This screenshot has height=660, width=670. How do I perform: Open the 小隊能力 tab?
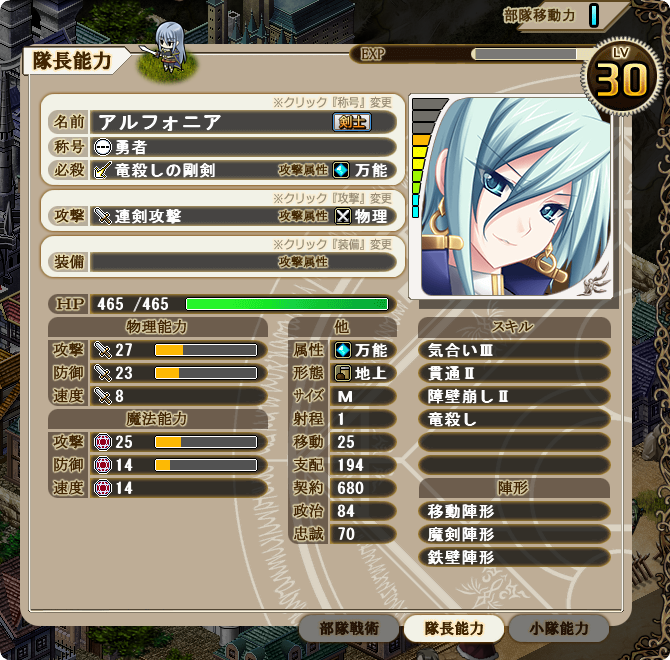tap(558, 628)
